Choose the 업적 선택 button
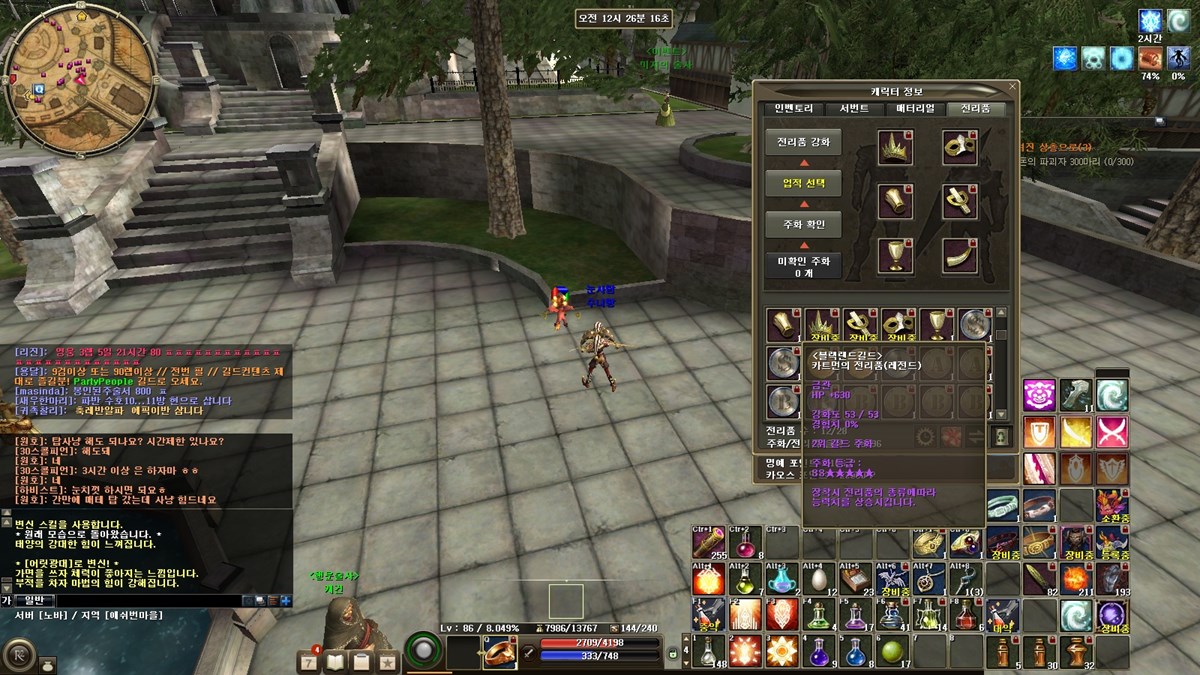The image size is (1200, 675). (x=803, y=183)
